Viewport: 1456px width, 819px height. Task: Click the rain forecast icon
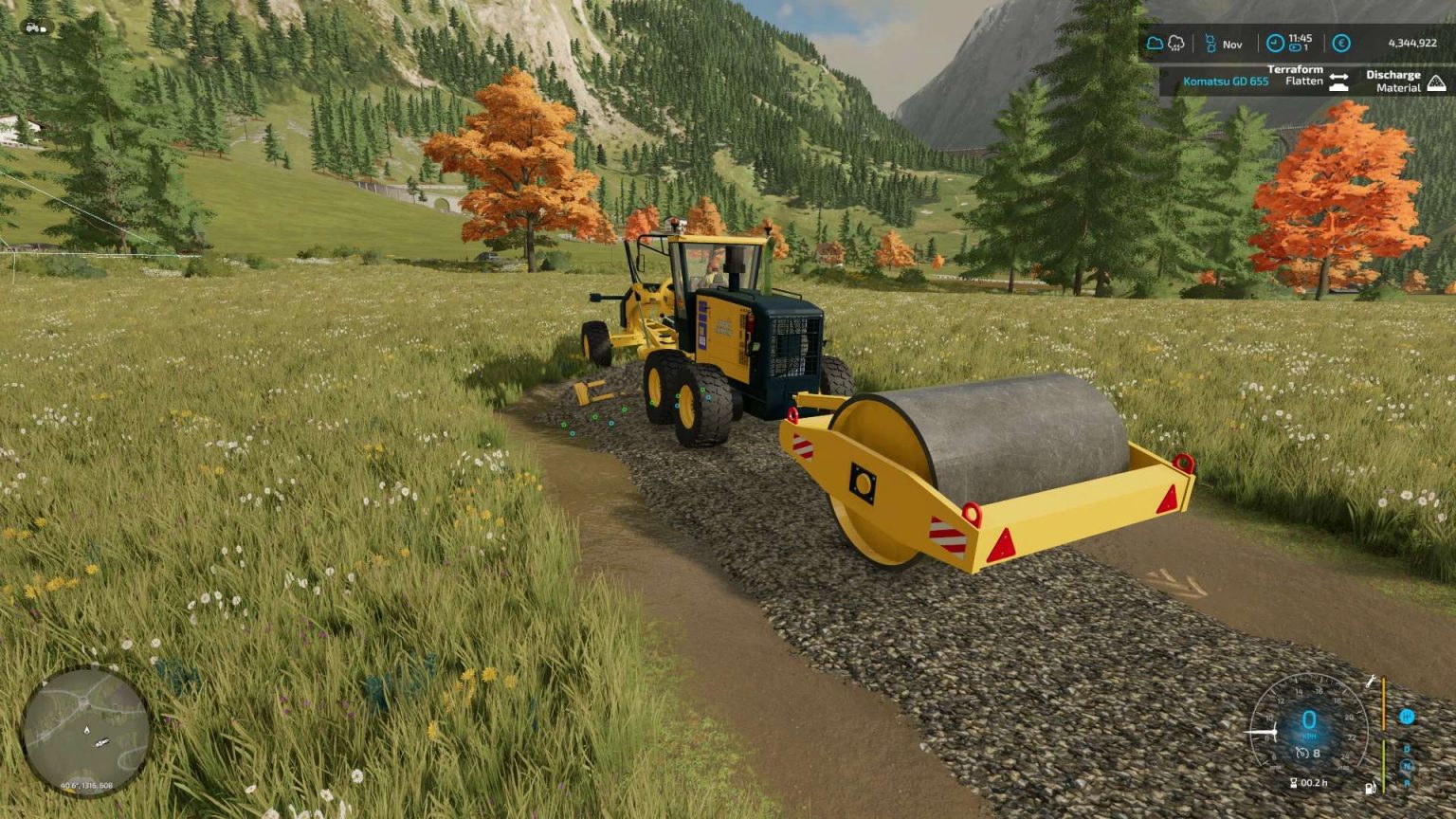[x=1177, y=44]
